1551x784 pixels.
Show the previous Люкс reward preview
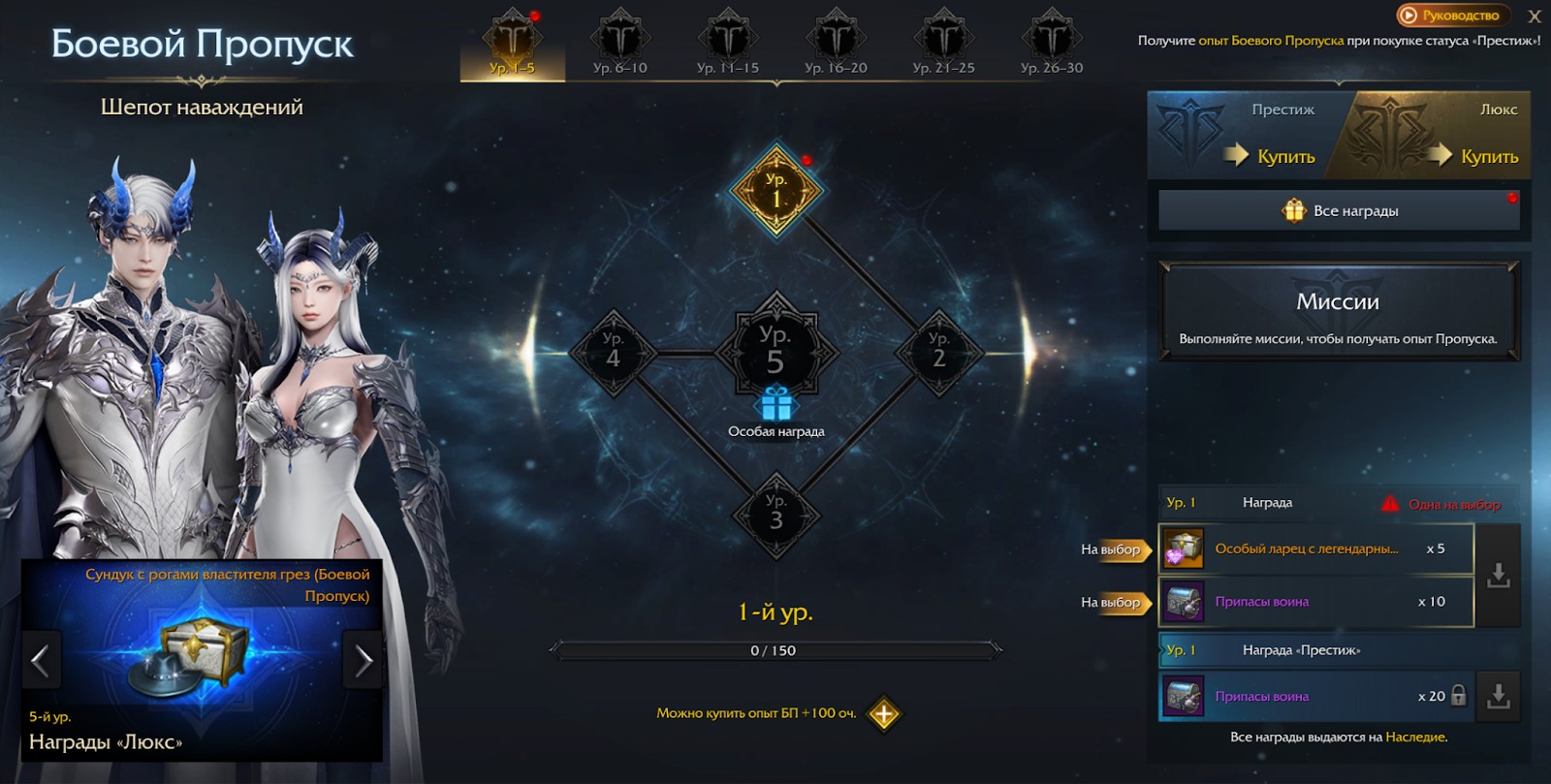click(41, 661)
